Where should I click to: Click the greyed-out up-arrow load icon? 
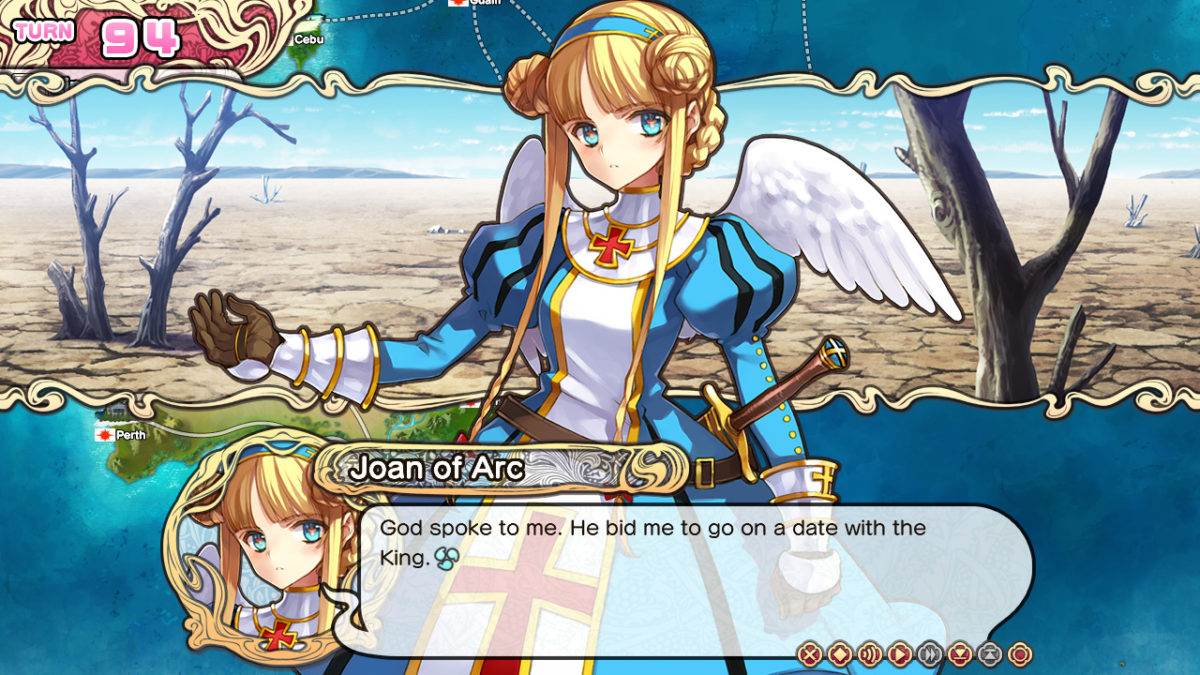point(989,655)
